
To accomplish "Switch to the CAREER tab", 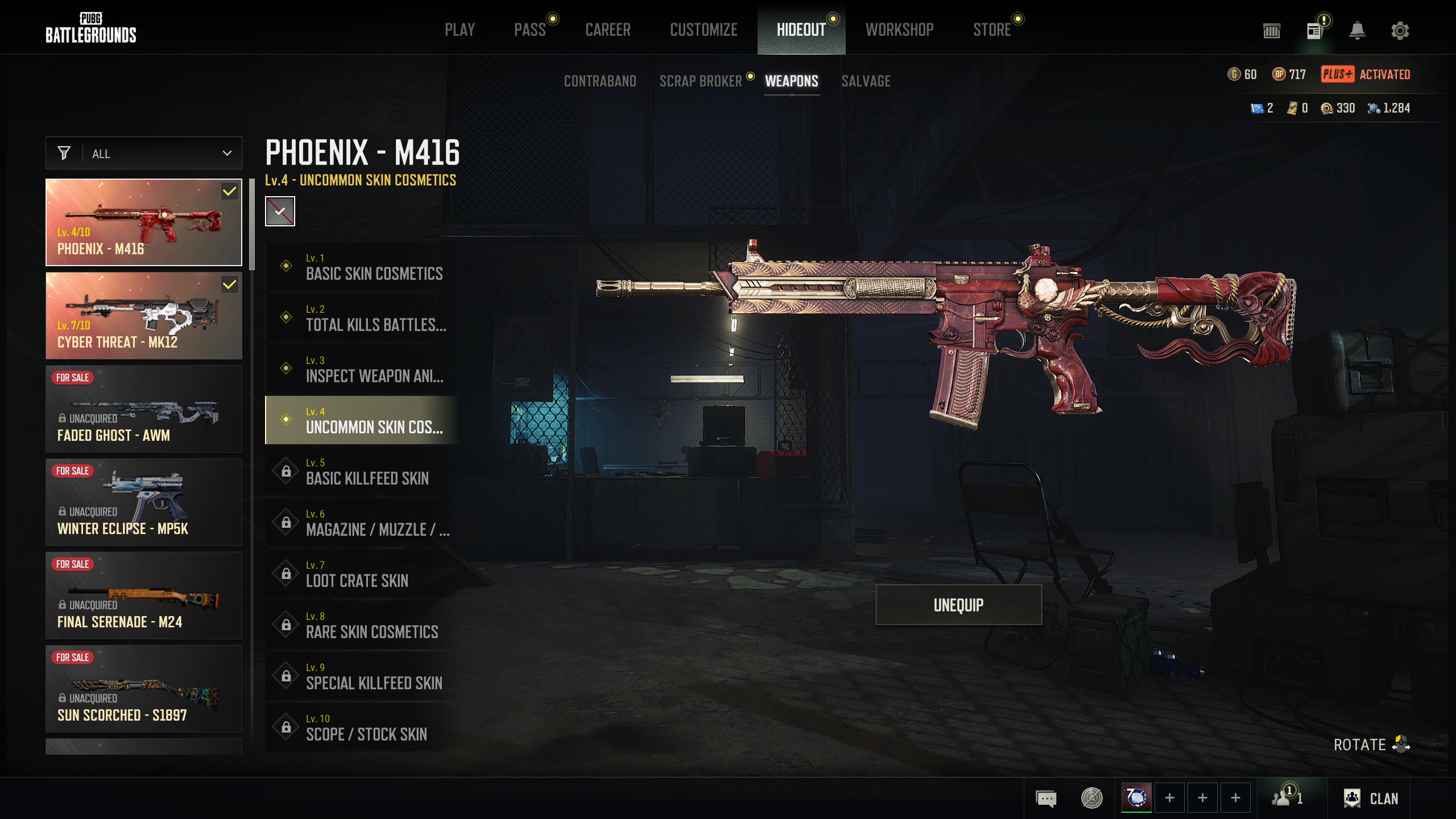I will (x=607, y=30).
